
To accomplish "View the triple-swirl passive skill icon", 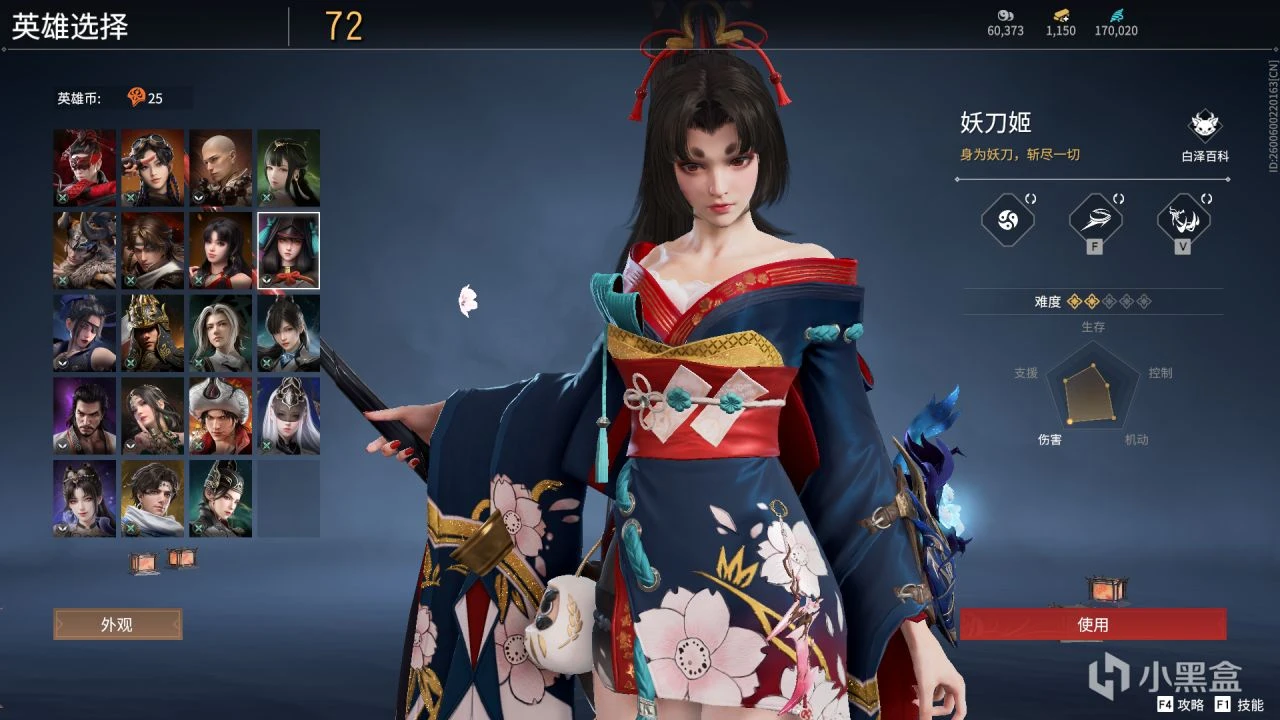I will [x=1006, y=219].
